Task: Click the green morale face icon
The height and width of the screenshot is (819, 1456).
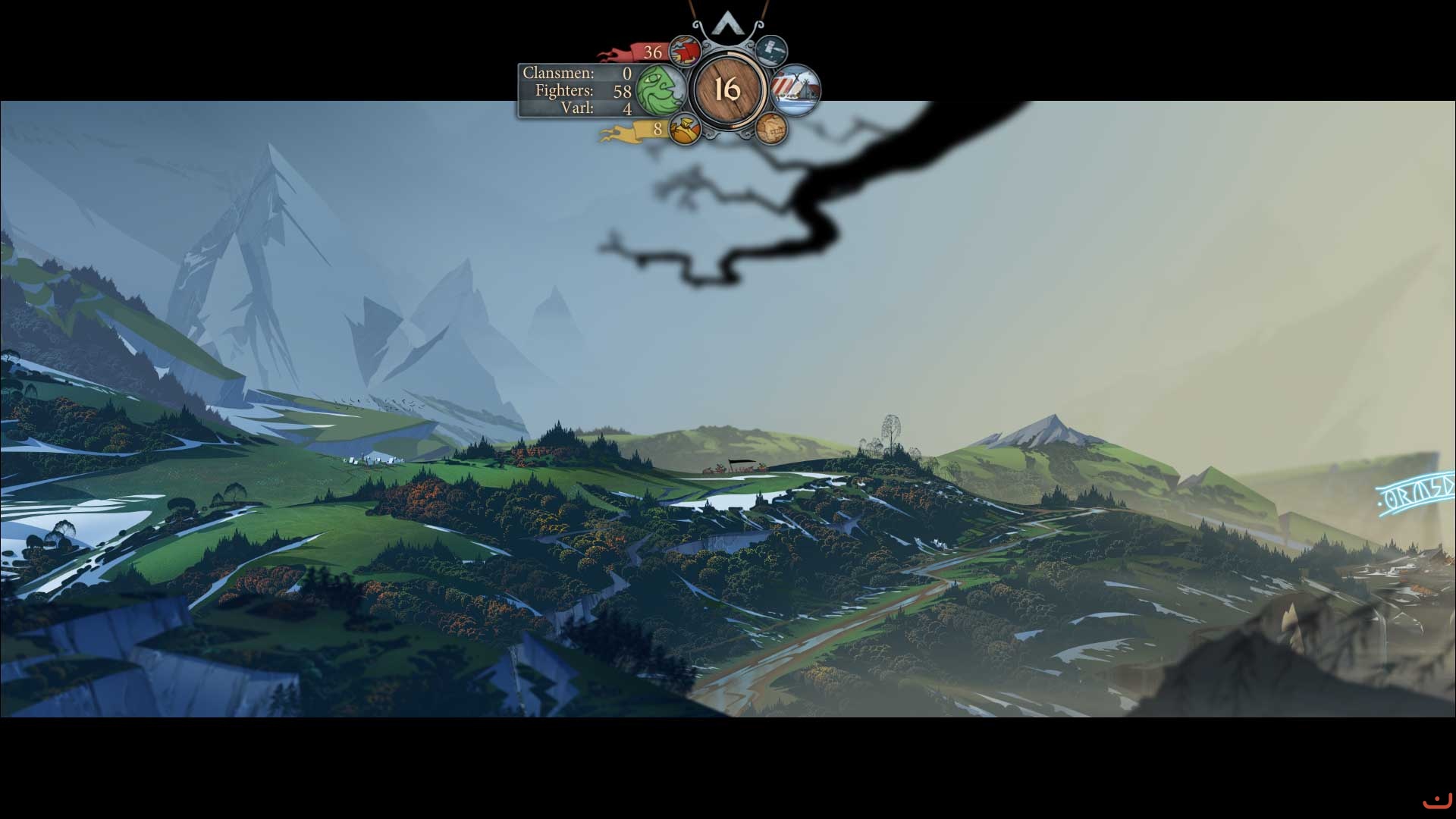Action: tap(658, 89)
